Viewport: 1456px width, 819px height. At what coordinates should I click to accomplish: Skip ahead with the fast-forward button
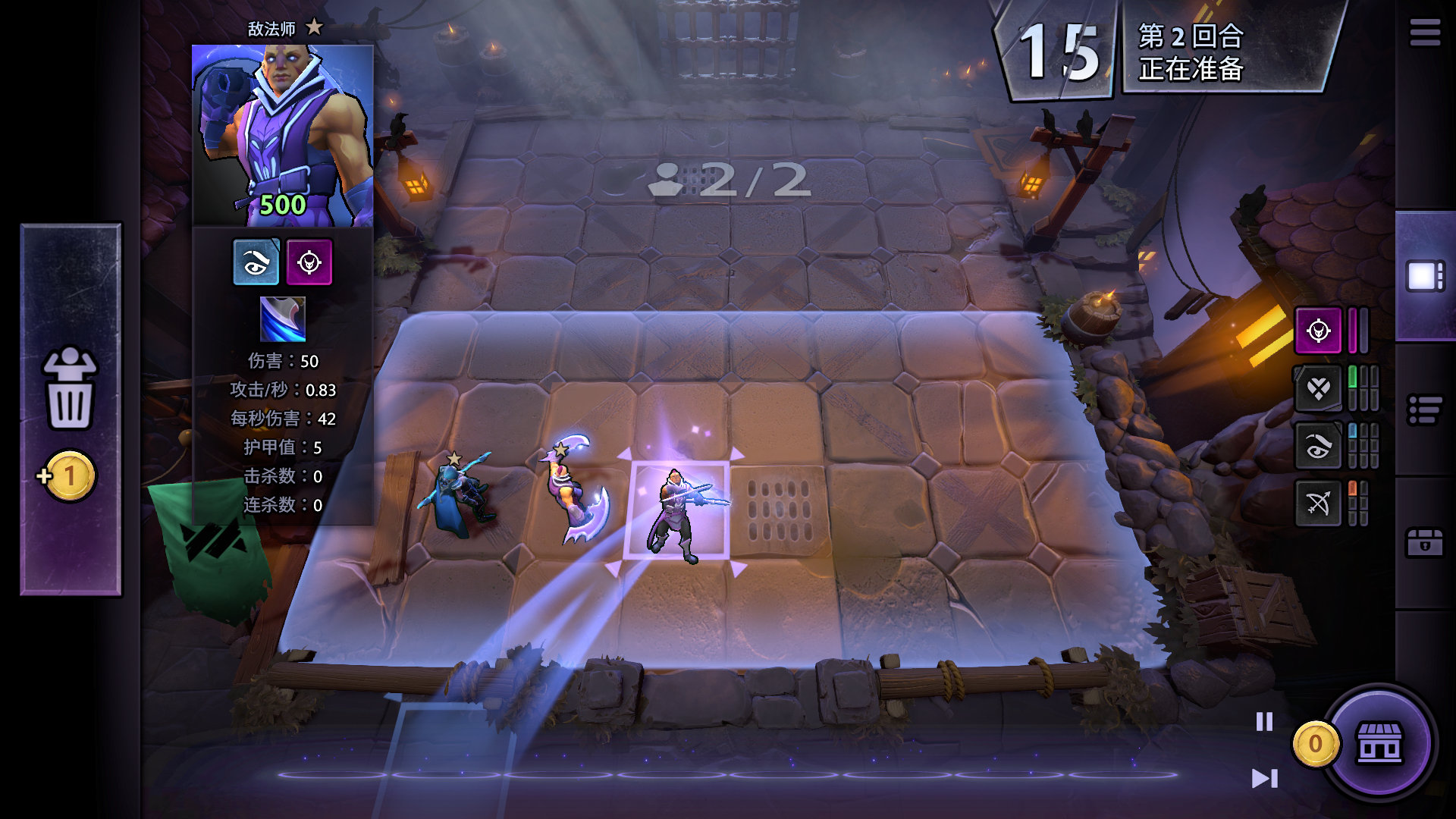(1264, 778)
